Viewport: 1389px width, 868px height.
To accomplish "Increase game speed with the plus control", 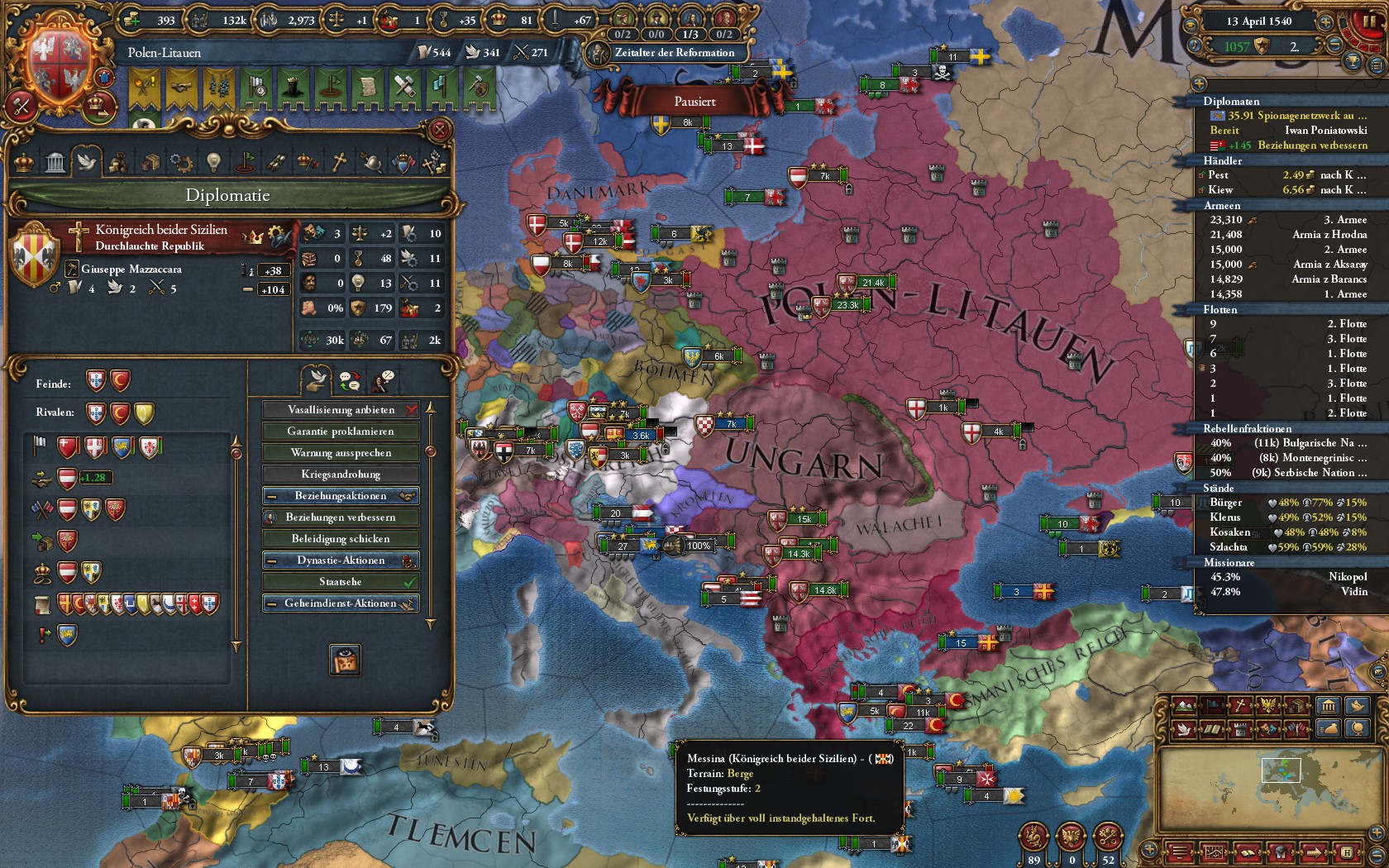I will [x=1325, y=22].
